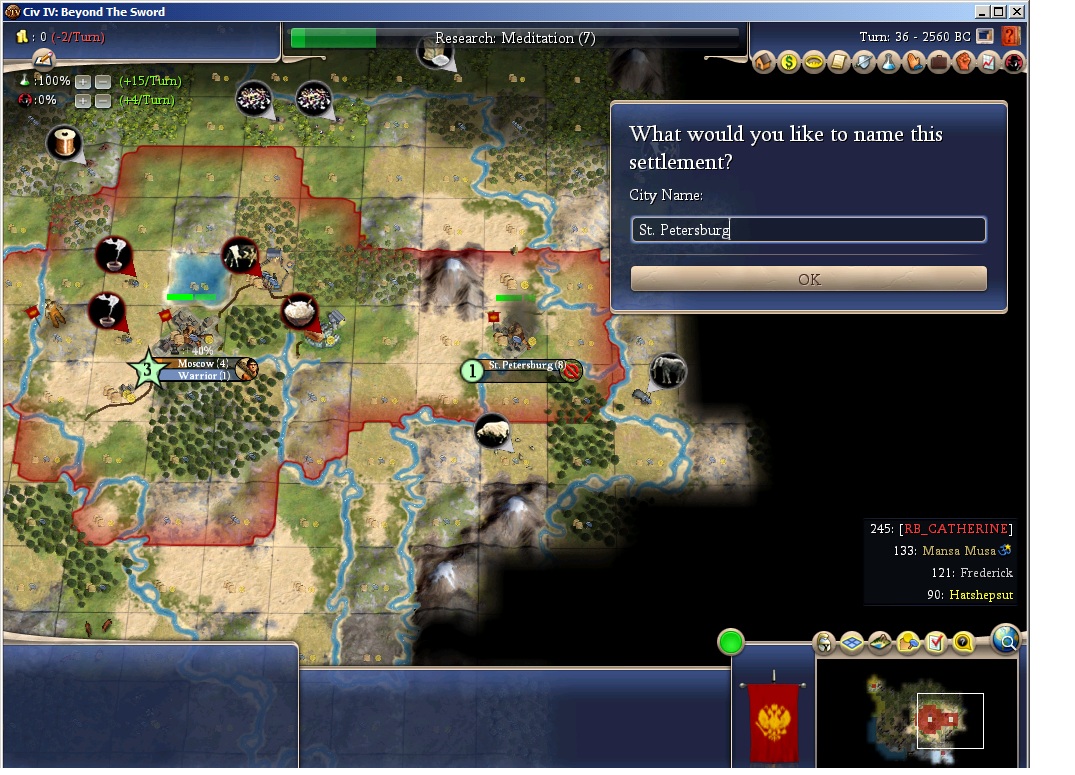Viewport: 1075px width, 775px height.
Task: Close the Civ IV game window
Action: pos(1017,12)
